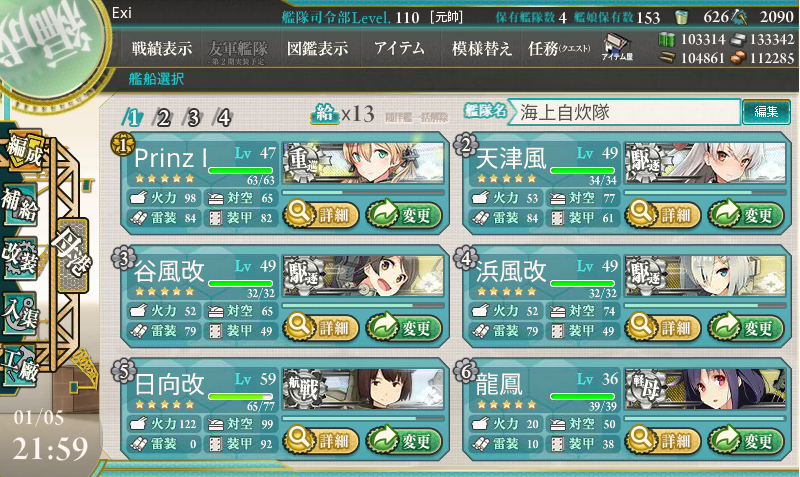Open the 模様替え furniture menu
The width and height of the screenshot is (800, 477).
[x=482, y=48]
